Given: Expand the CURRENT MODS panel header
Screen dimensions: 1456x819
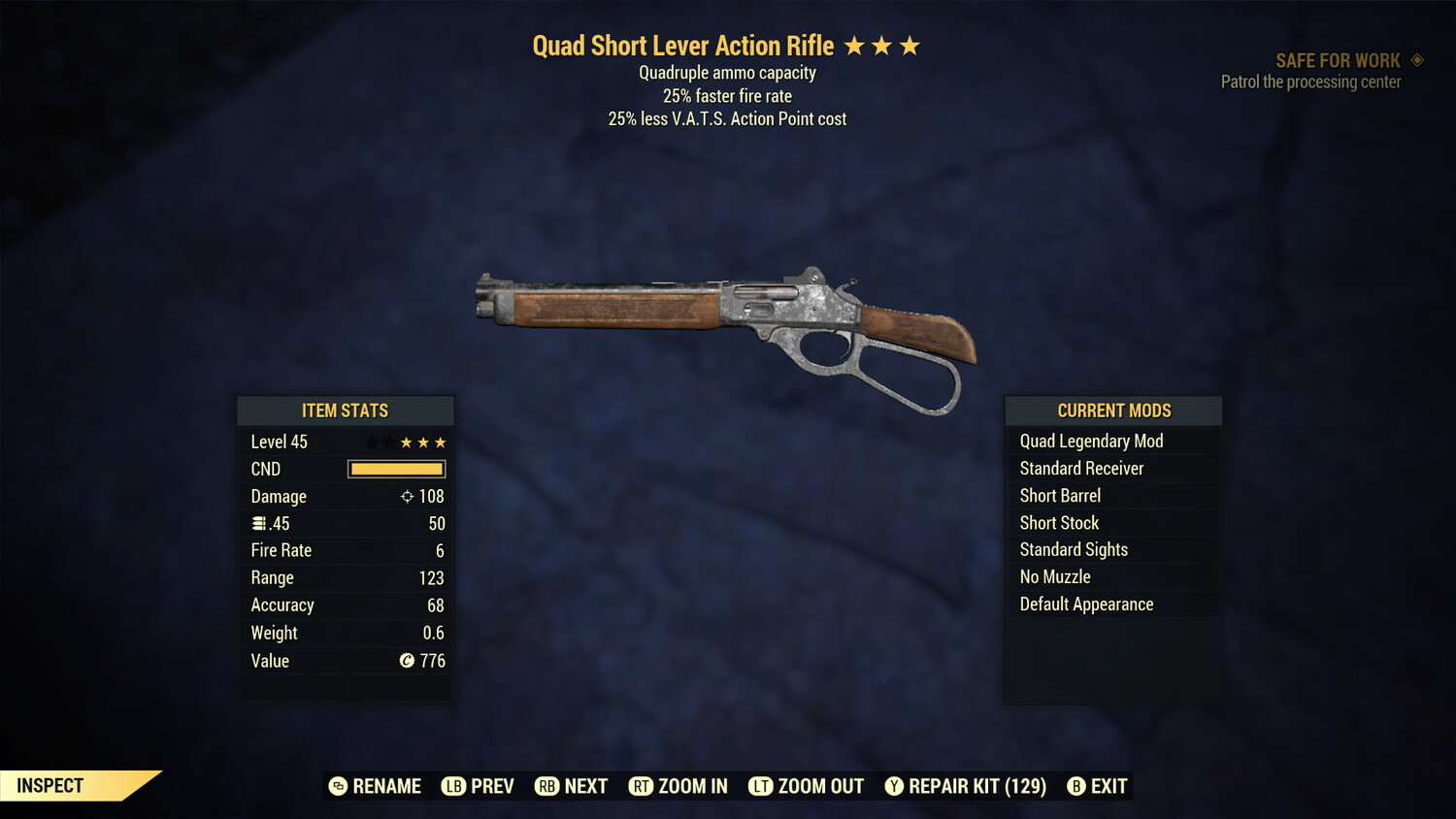Looking at the screenshot, I should pyautogui.click(x=1112, y=410).
